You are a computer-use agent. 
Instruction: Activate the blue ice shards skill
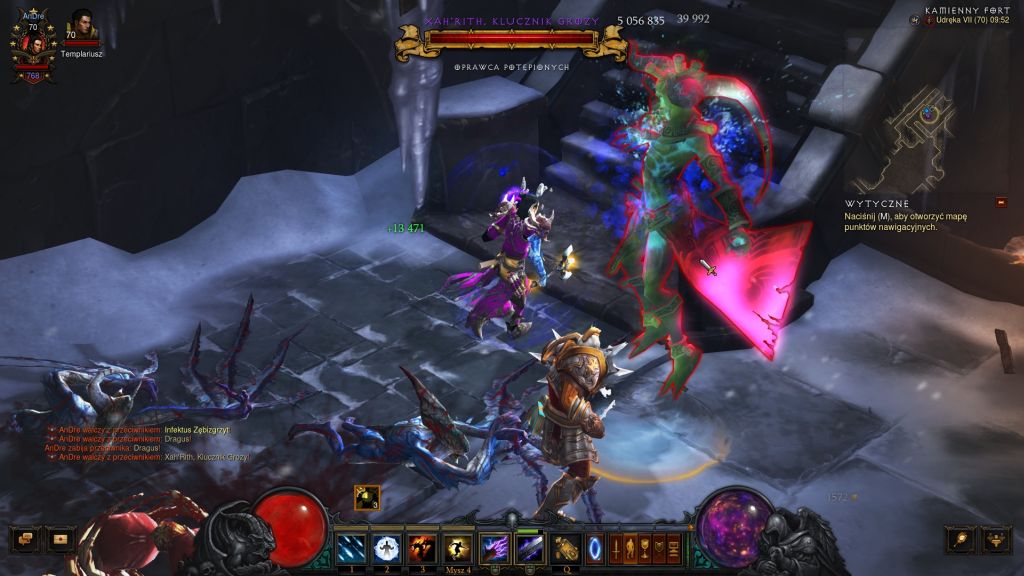coord(351,548)
